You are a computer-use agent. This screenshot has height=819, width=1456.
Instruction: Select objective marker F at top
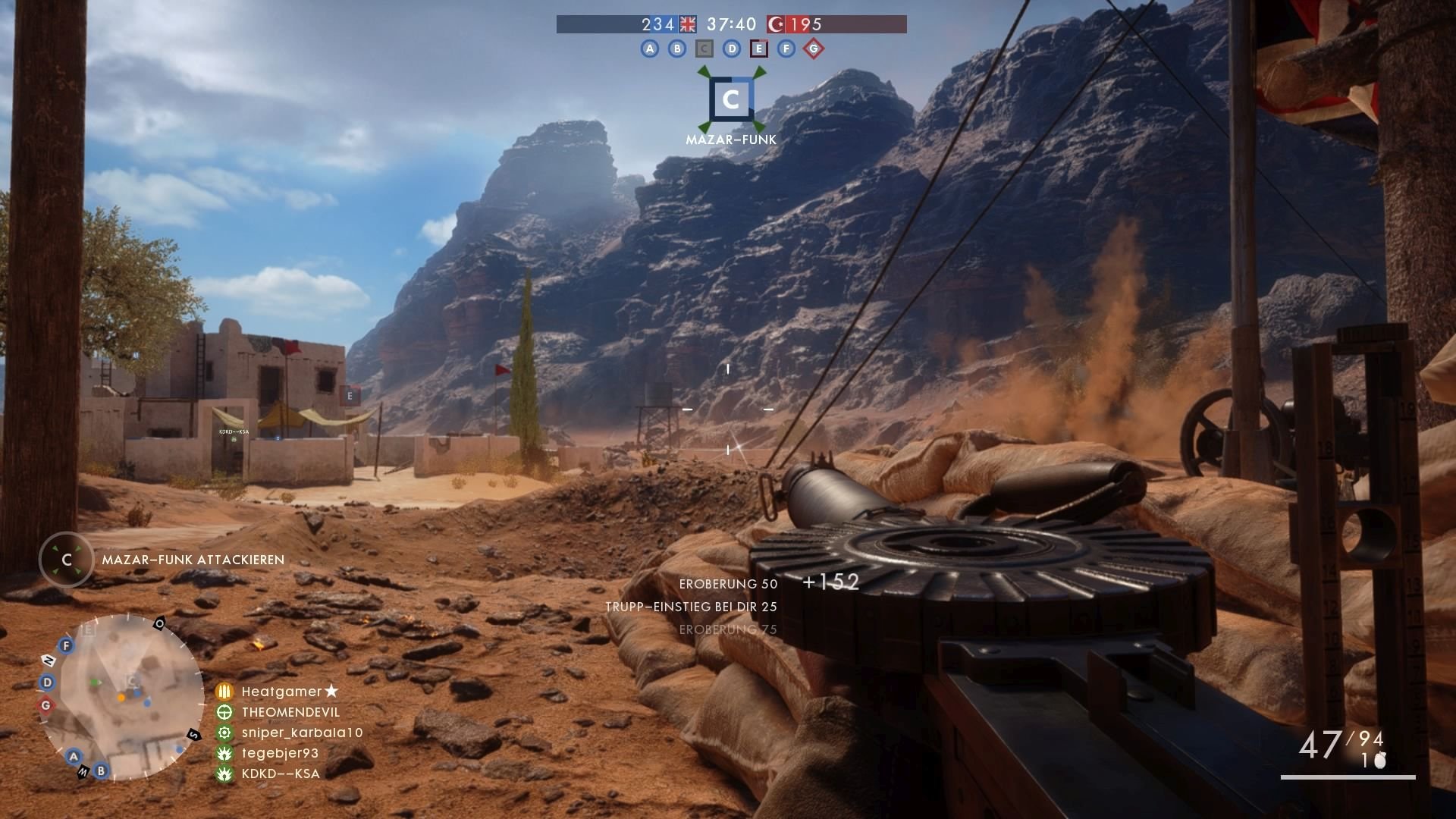[x=786, y=49]
